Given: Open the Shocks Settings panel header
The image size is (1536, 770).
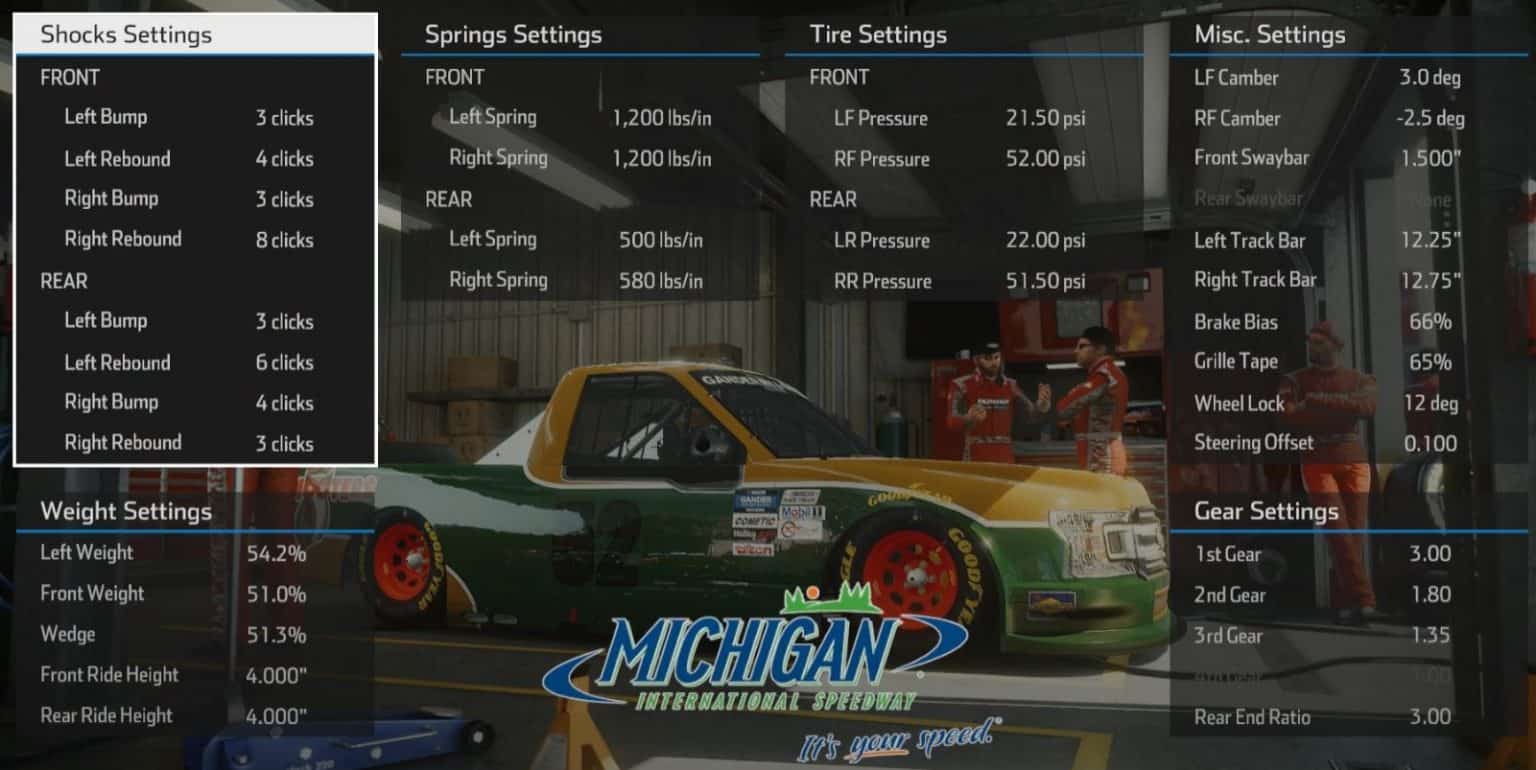Looking at the screenshot, I should 126,34.
